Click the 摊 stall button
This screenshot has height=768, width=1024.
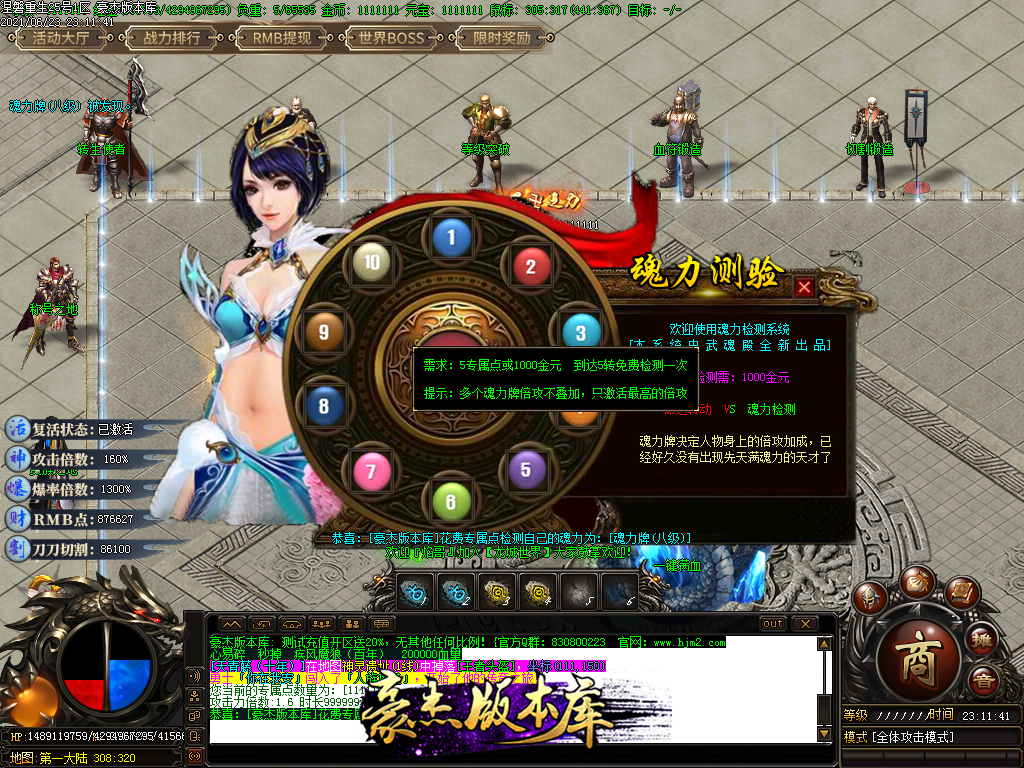point(982,639)
